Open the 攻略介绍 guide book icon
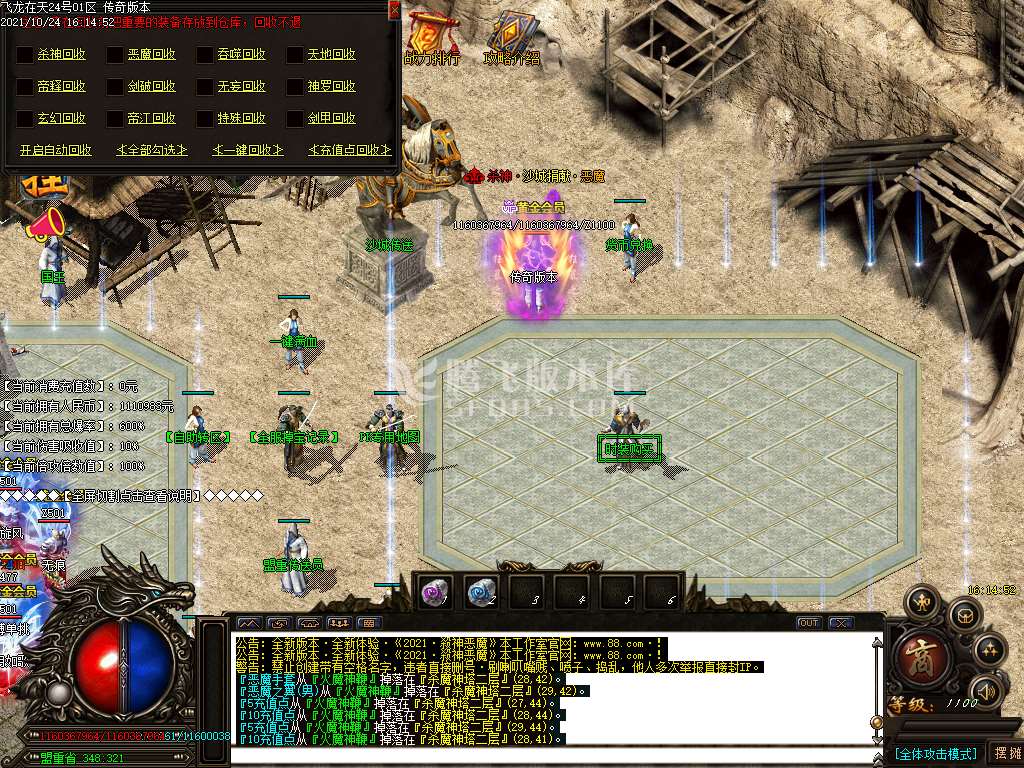This screenshot has height=768, width=1024. (512, 35)
